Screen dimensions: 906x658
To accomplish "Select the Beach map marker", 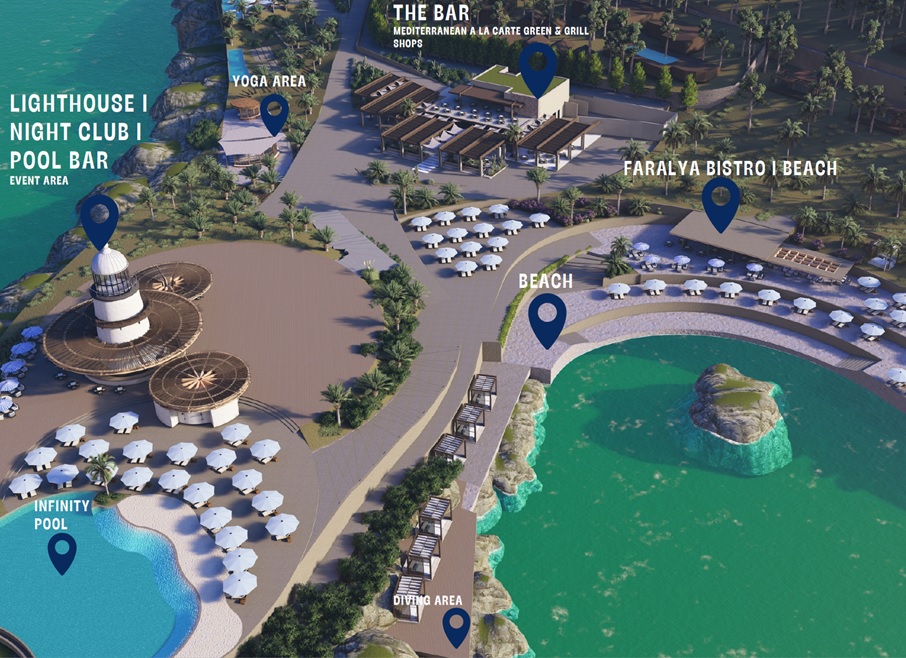I will 547,317.
